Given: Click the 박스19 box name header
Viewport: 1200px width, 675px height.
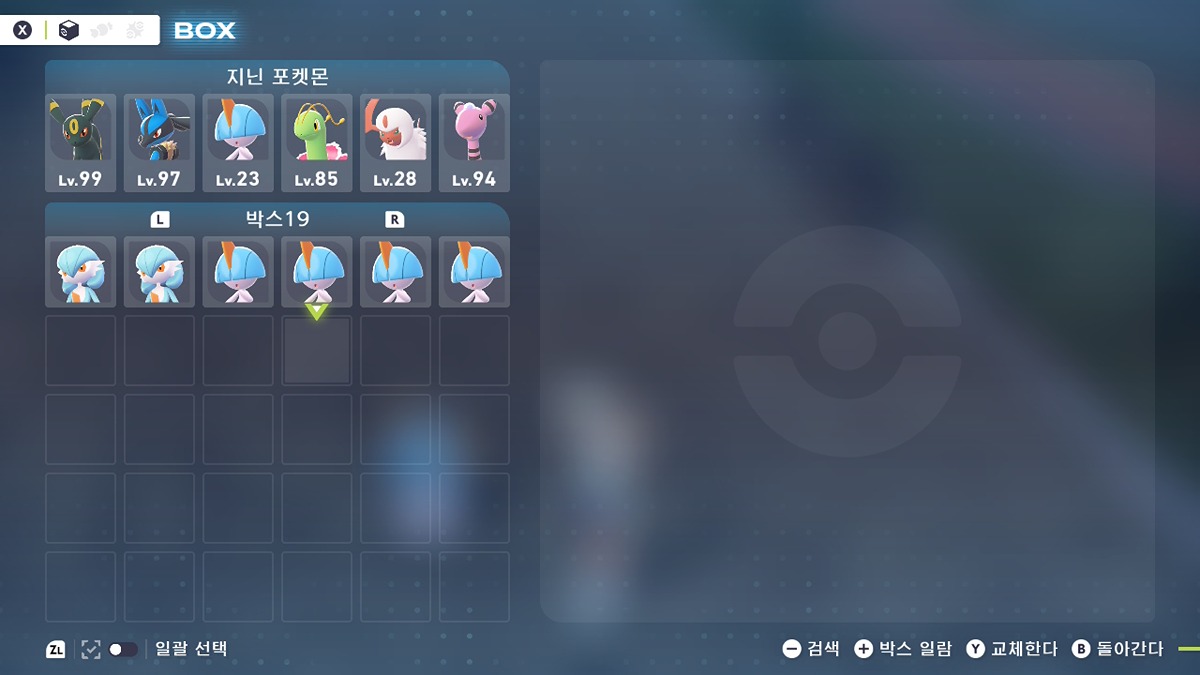Looking at the screenshot, I should (277, 218).
